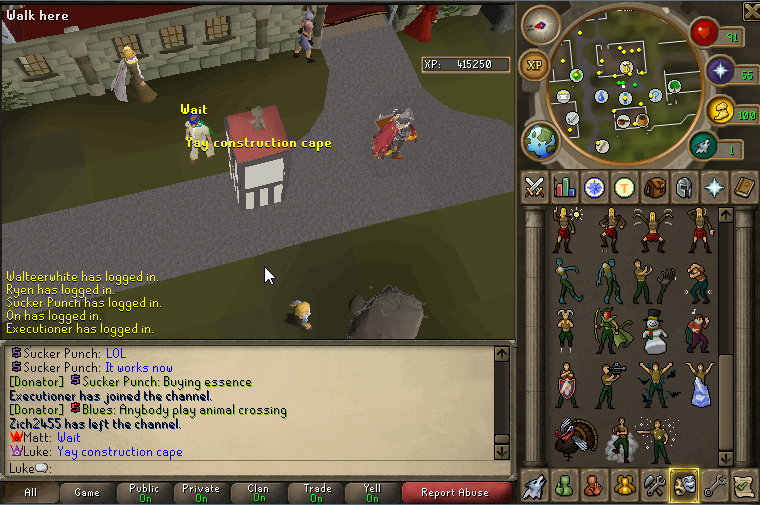This screenshot has height=505, width=760.
Task: Switch to the worn equipment helmet tab
Action: [x=685, y=187]
